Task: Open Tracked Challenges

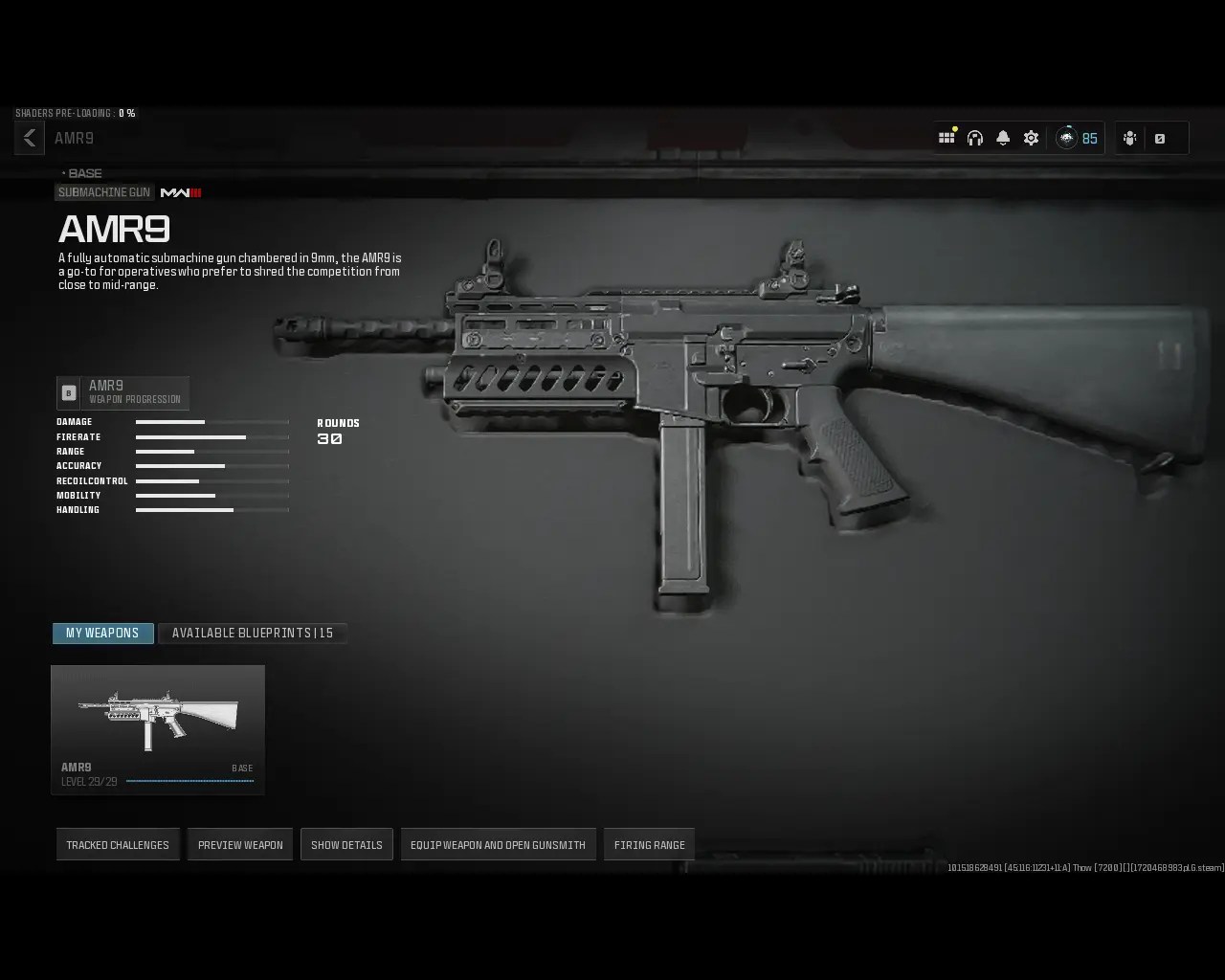Action: pyautogui.click(x=118, y=844)
